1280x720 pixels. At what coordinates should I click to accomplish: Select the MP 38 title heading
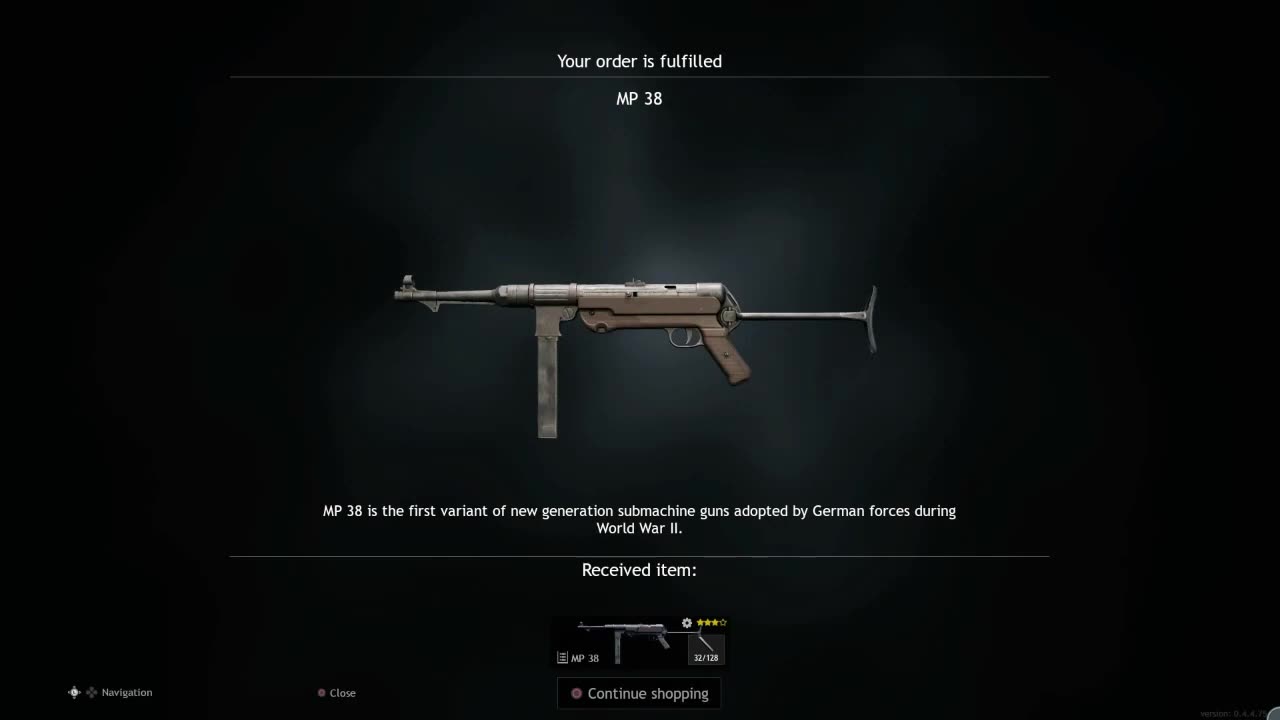tap(639, 98)
